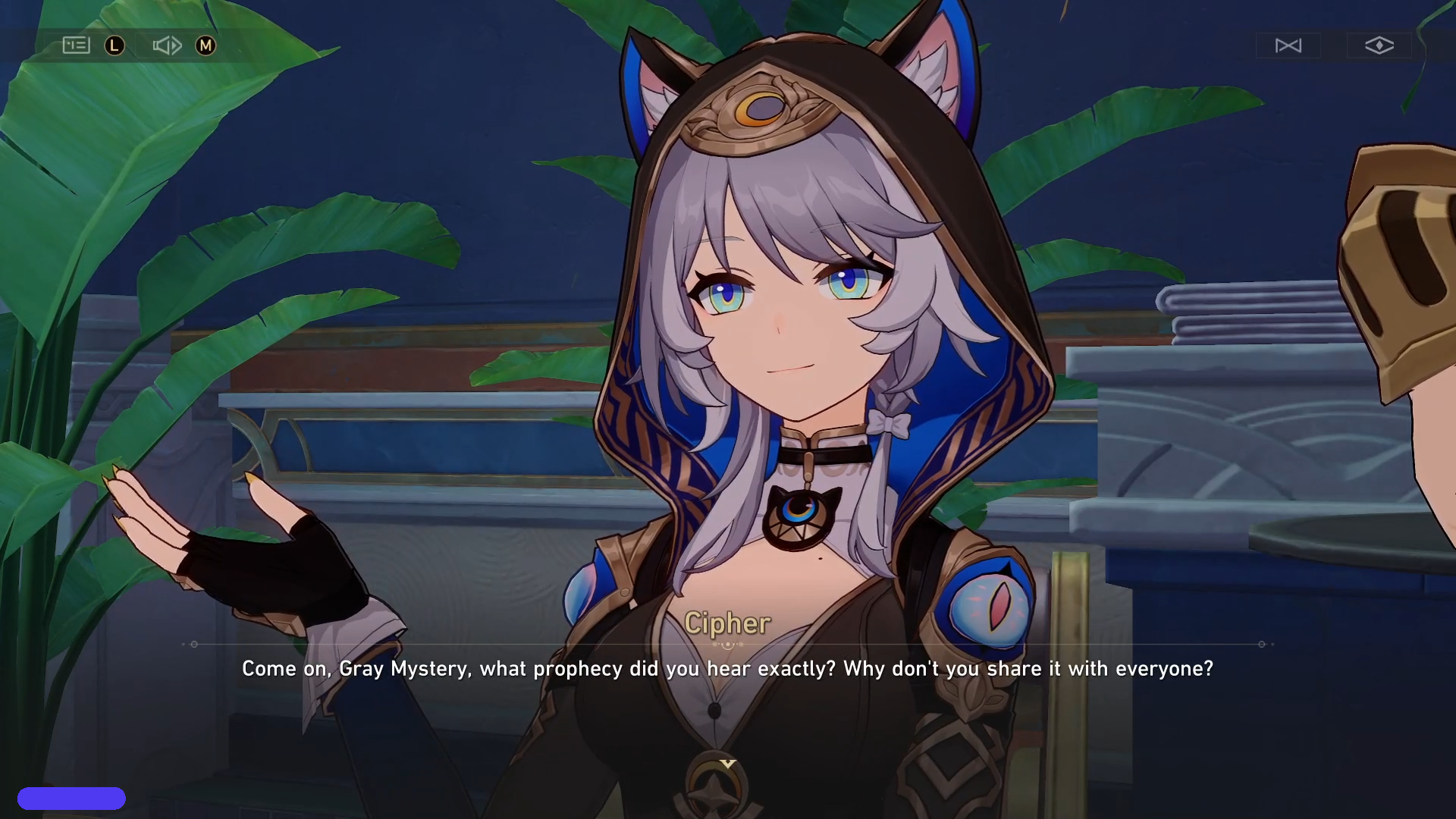Click the right dot of the dialogue divider
Viewport: 1456px width, 819px height.
(1262, 644)
